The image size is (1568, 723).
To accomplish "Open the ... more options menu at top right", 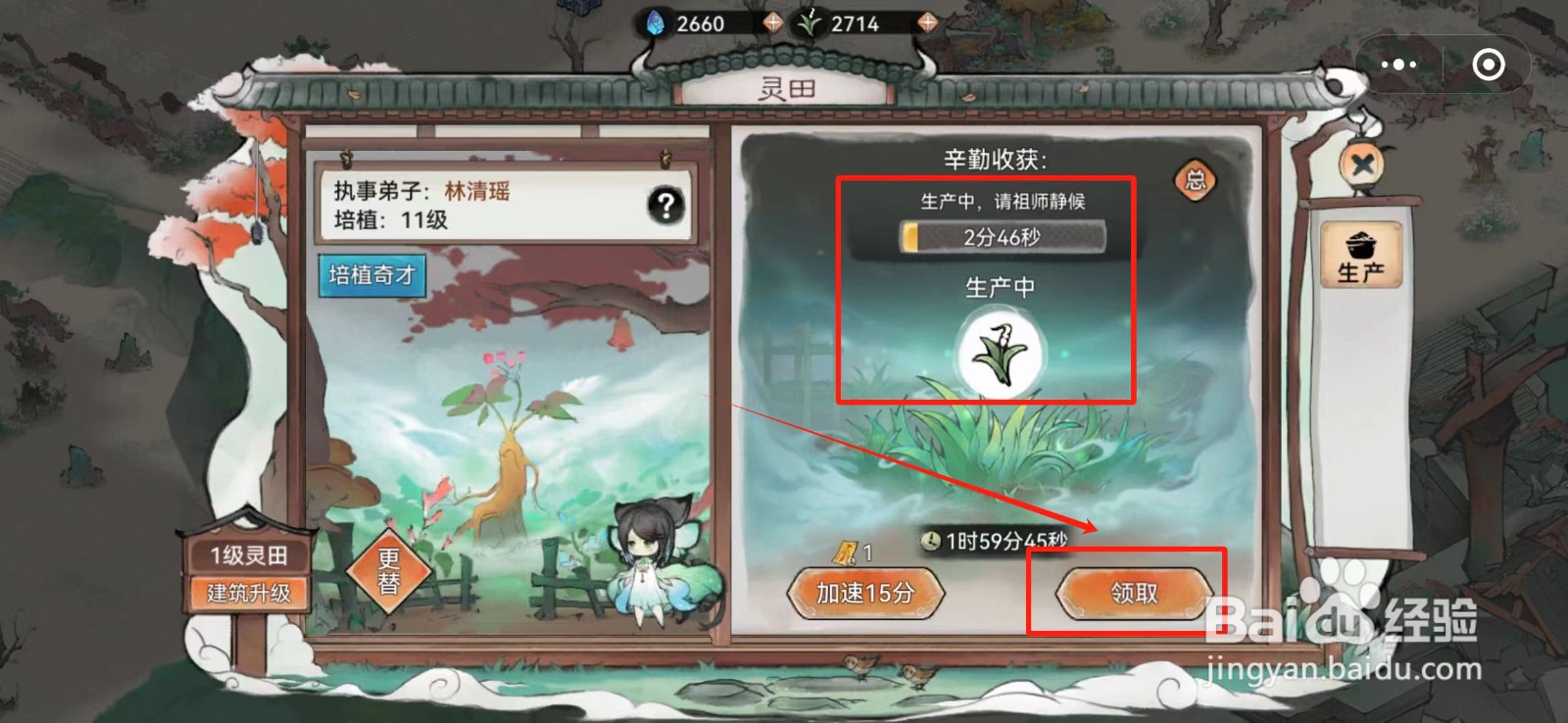I will tap(1398, 63).
